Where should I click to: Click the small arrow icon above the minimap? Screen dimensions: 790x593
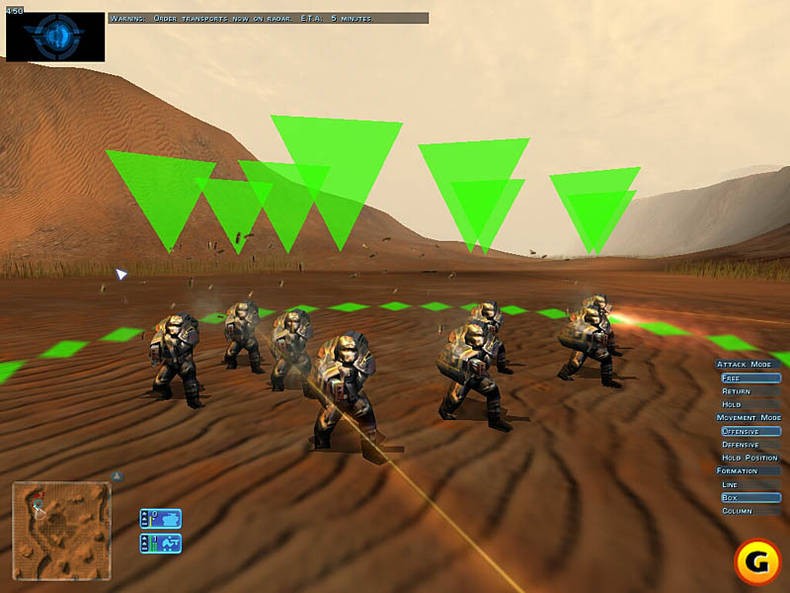[x=116, y=476]
